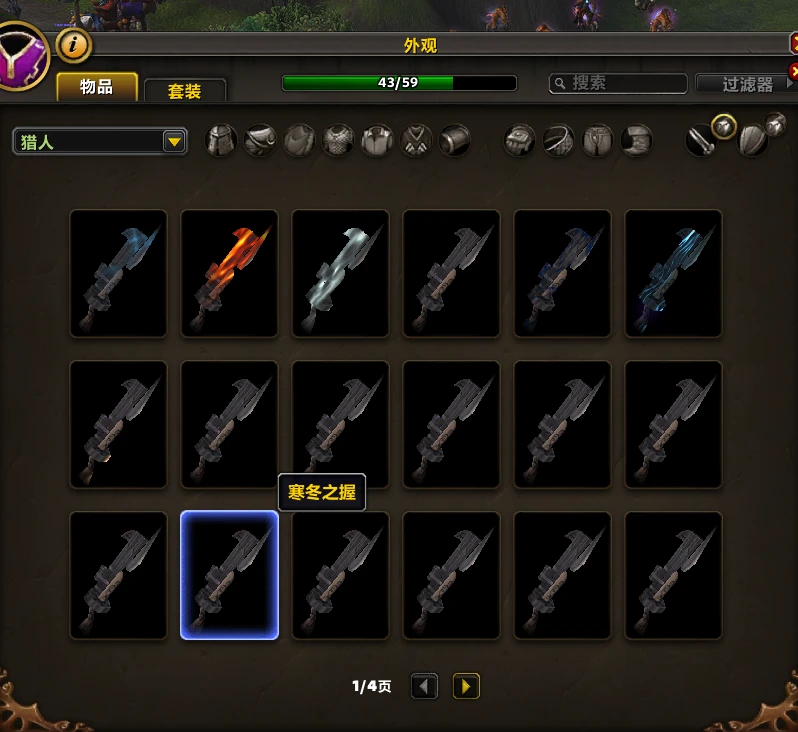This screenshot has height=732, width=798.
Task: Open the 套装 (Sets) tab
Action: [185, 91]
